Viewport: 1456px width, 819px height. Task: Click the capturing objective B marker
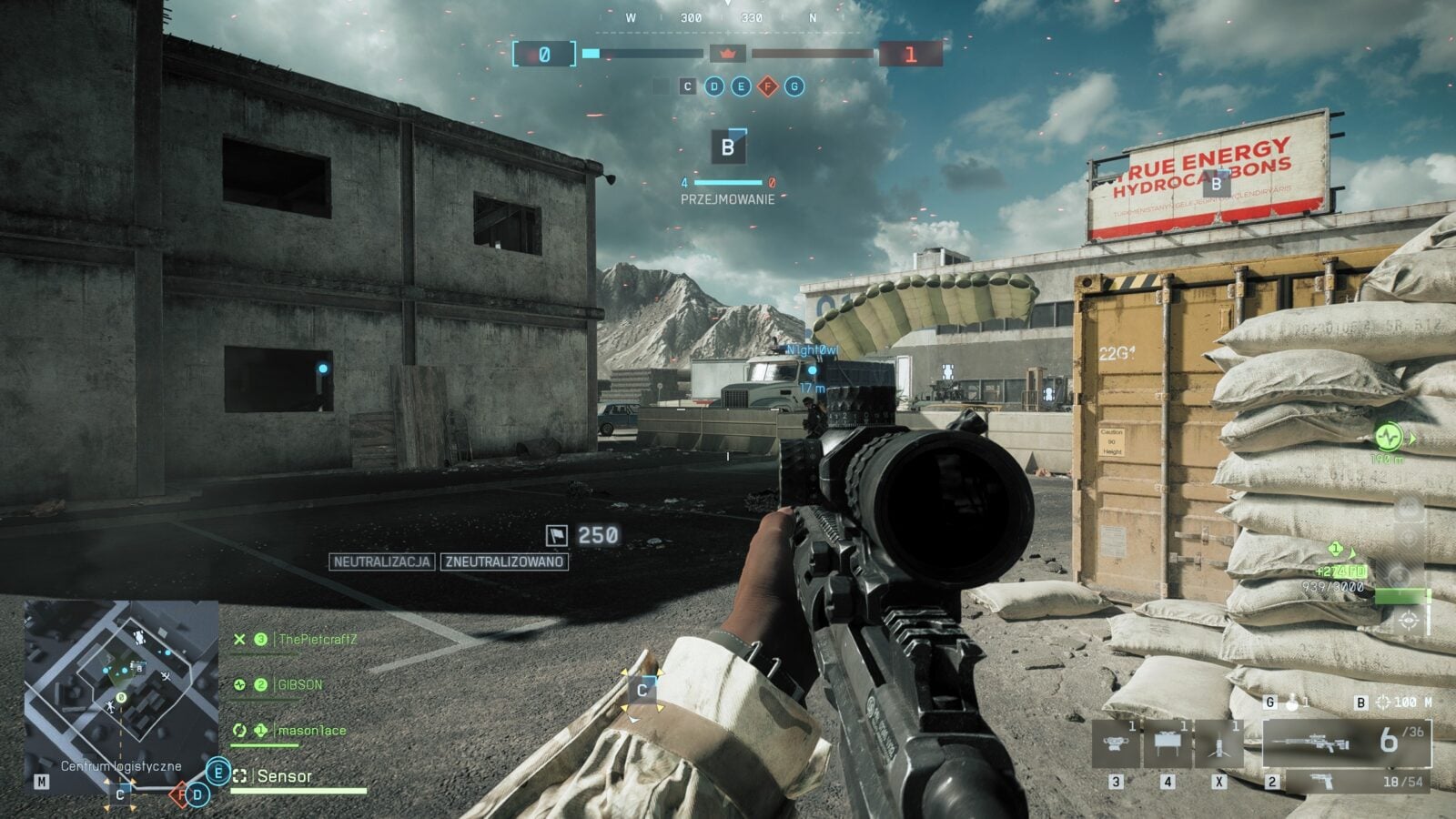click(x=728, y=147)
